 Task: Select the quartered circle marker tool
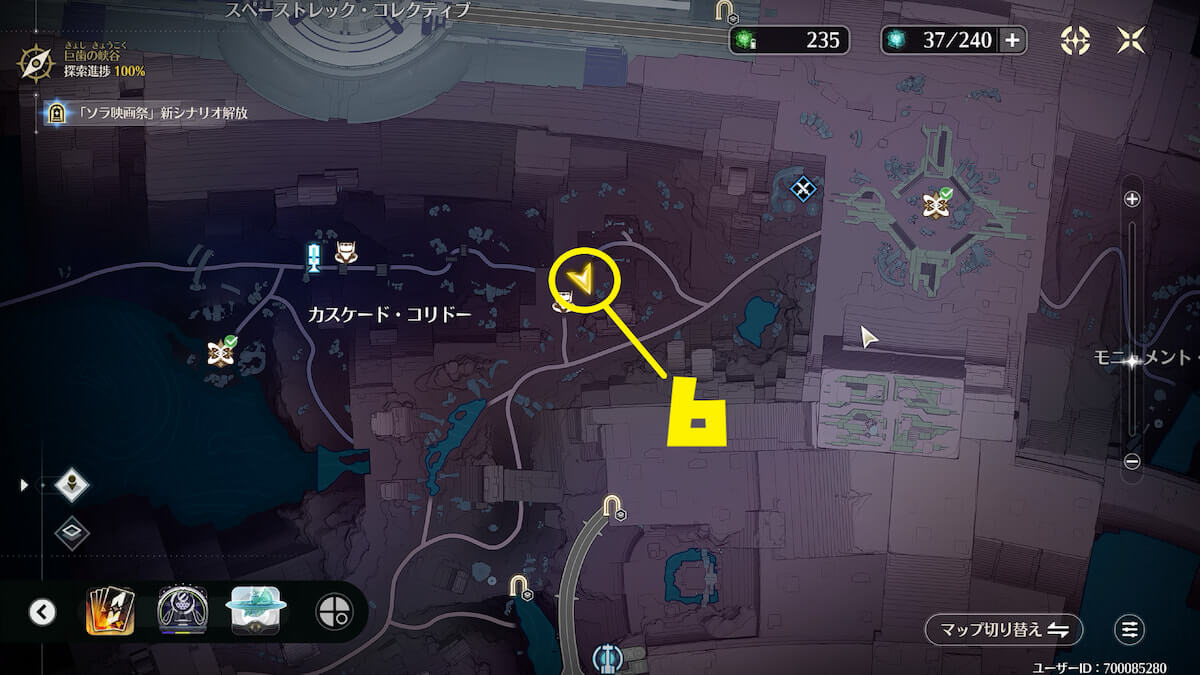tap(332, 612)
